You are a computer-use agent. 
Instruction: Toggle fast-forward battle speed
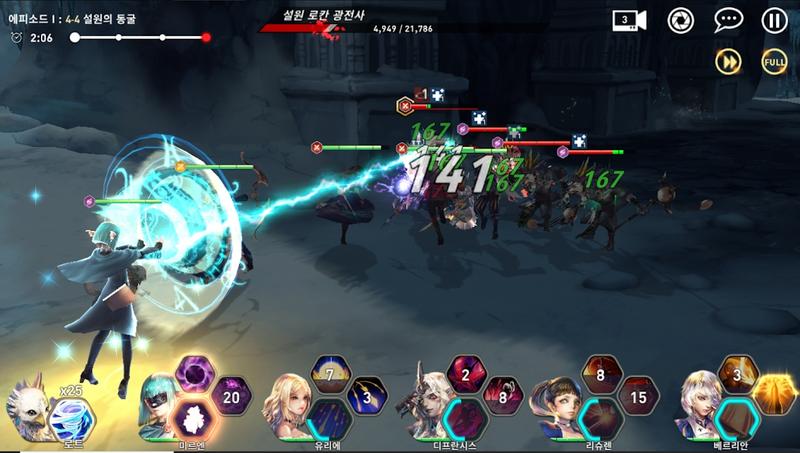point(728,61)
